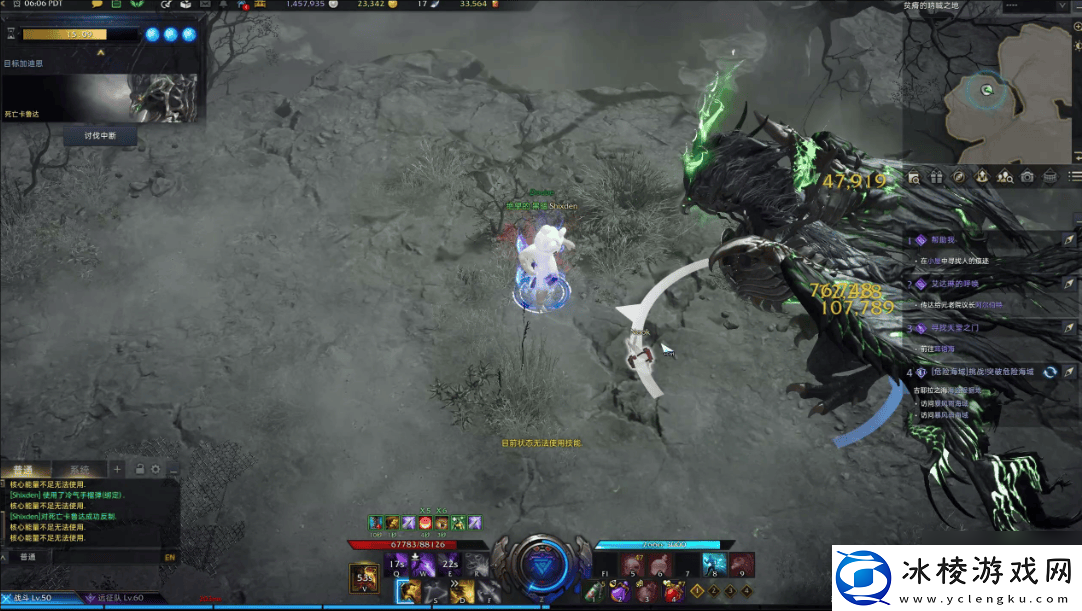
Task: Click the camera screenshot icon below minimap
Action: click(1027, 177)
